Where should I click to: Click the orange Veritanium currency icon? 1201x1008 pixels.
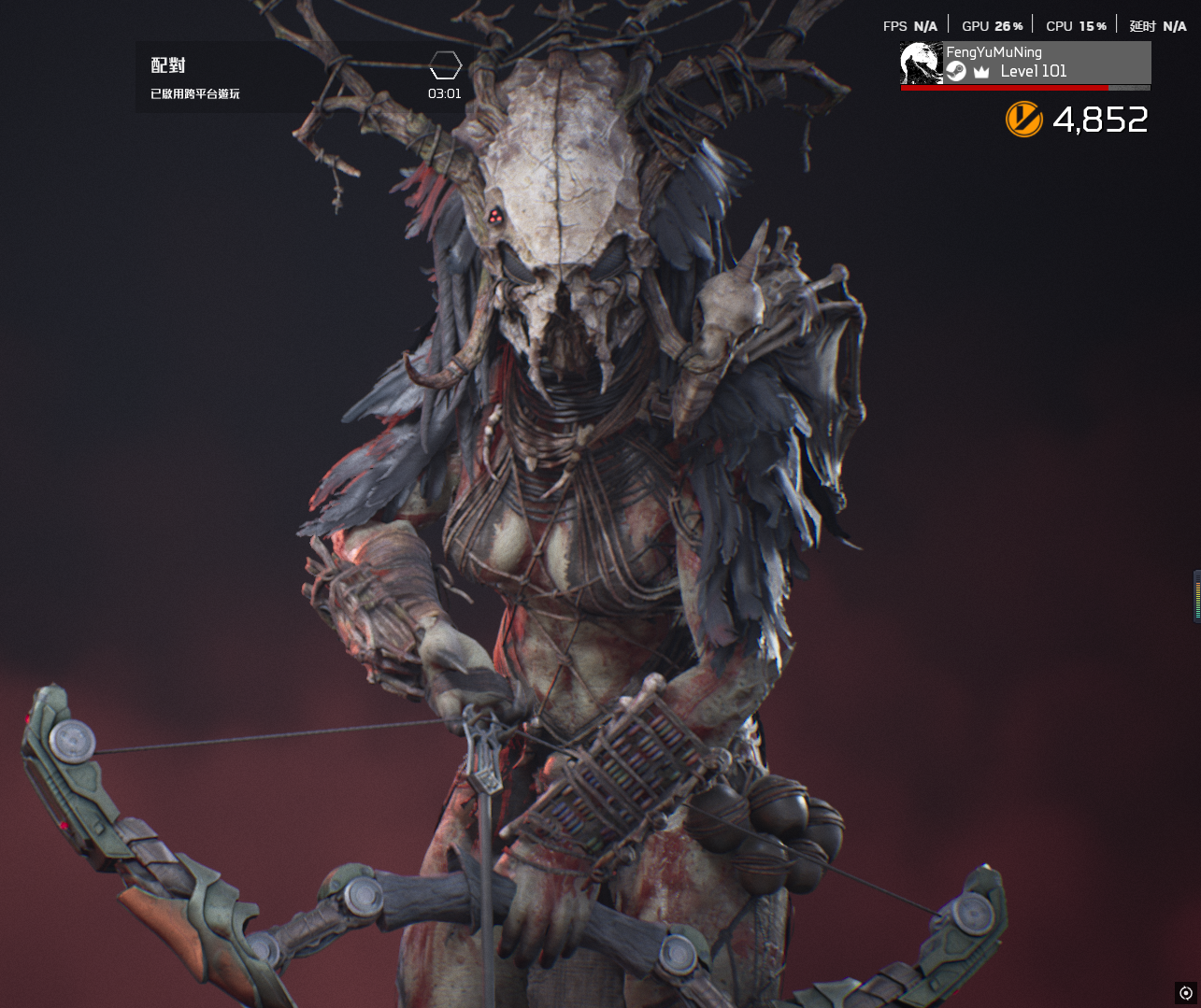click(x=1023, y=120)
